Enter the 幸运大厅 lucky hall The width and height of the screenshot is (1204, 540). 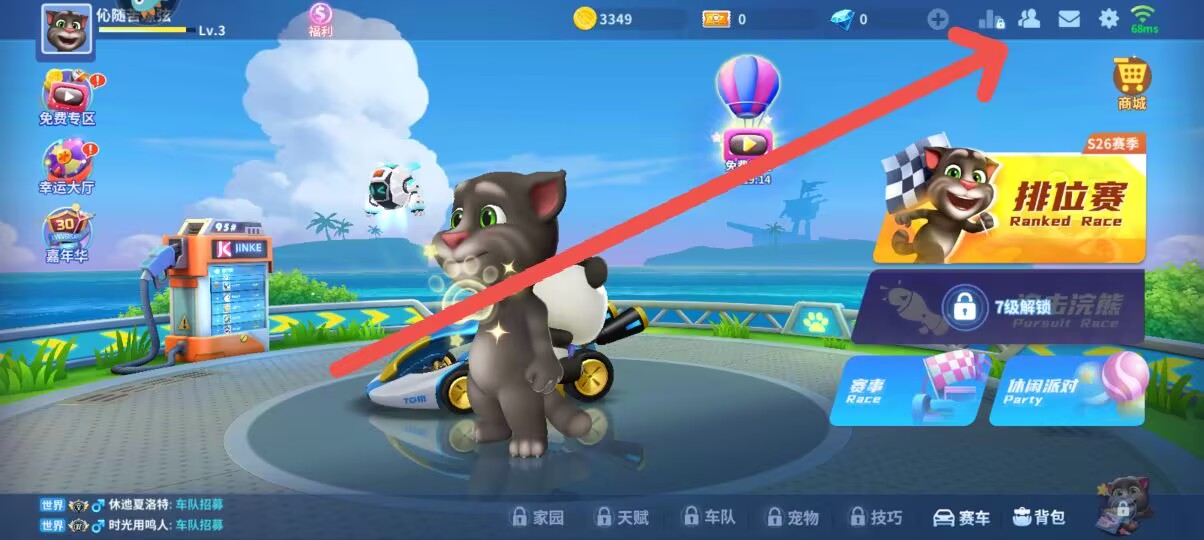pyautogui.click(x=67, y=167)
